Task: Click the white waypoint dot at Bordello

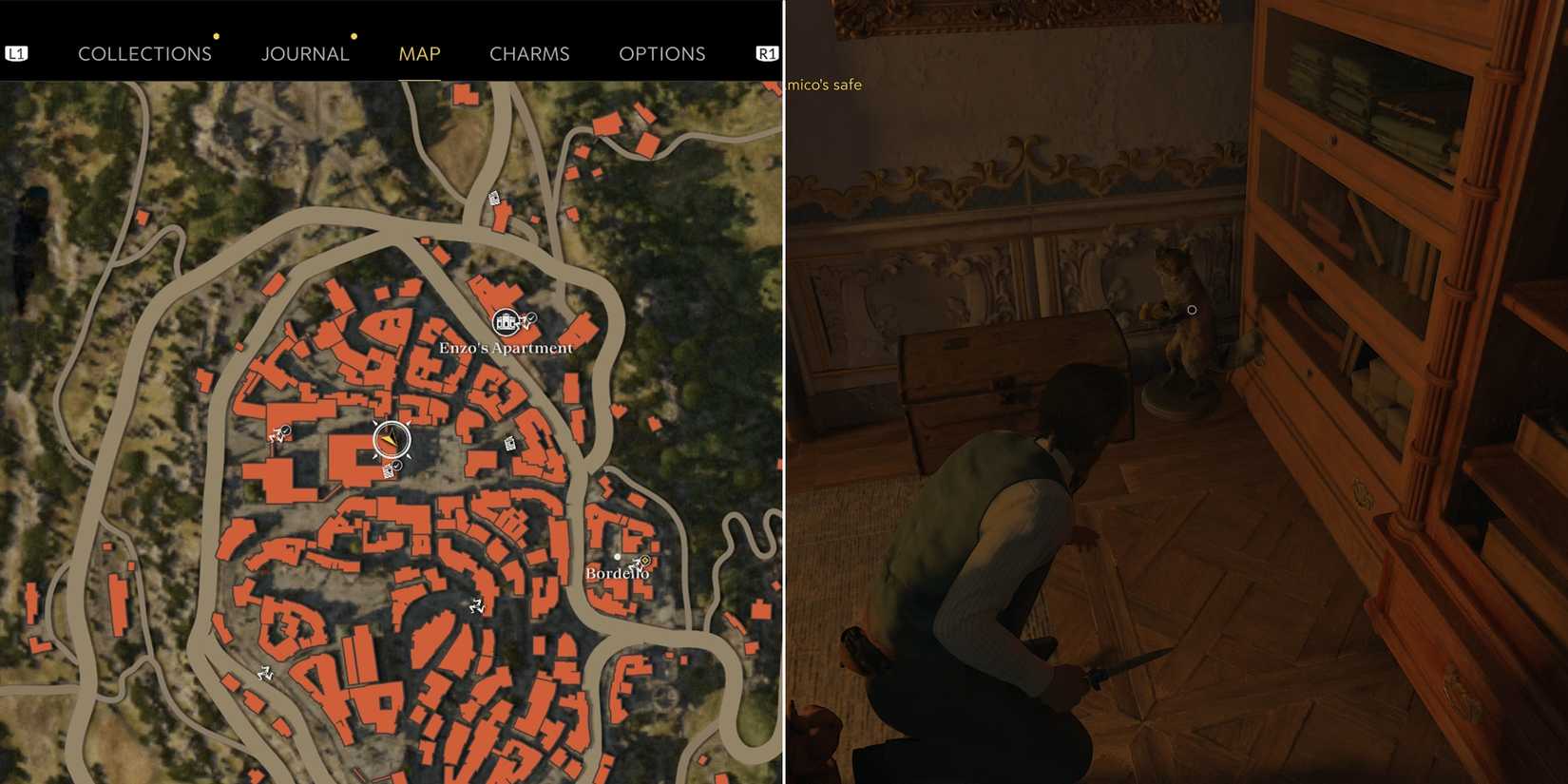Action: pyautogui.click(x=617, y=558)
